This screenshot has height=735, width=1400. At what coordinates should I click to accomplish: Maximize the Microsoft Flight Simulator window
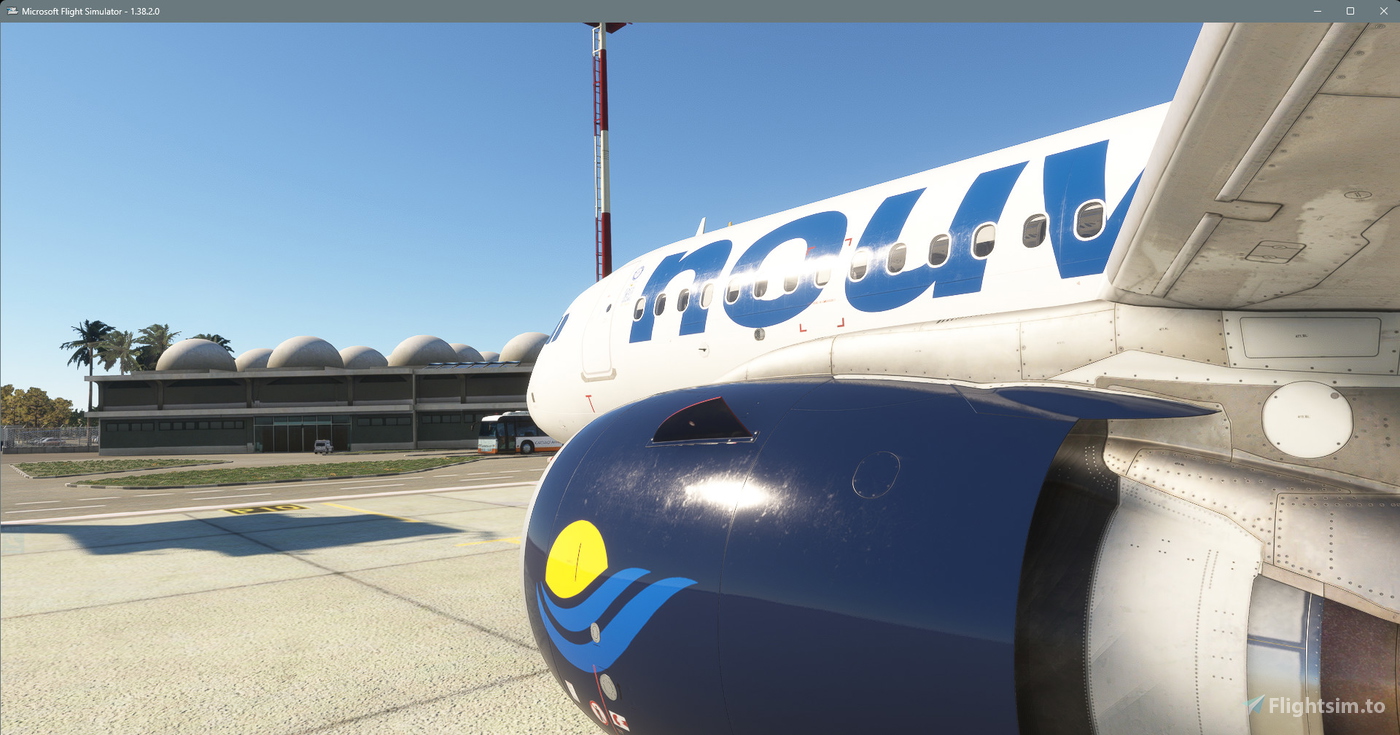(1349, 11)
